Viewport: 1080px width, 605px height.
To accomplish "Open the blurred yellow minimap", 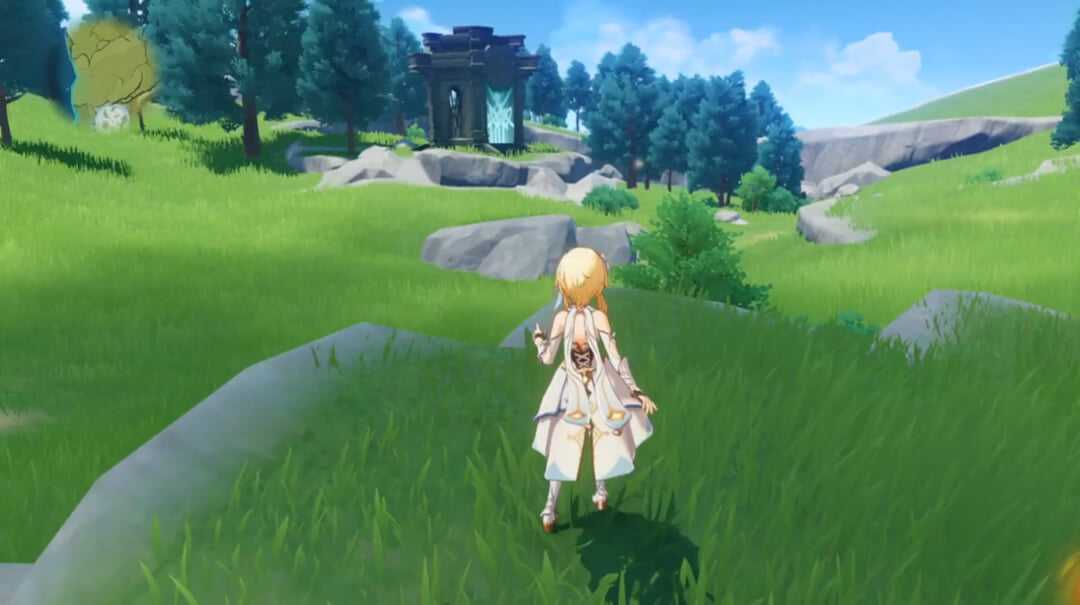I will 111,70.
